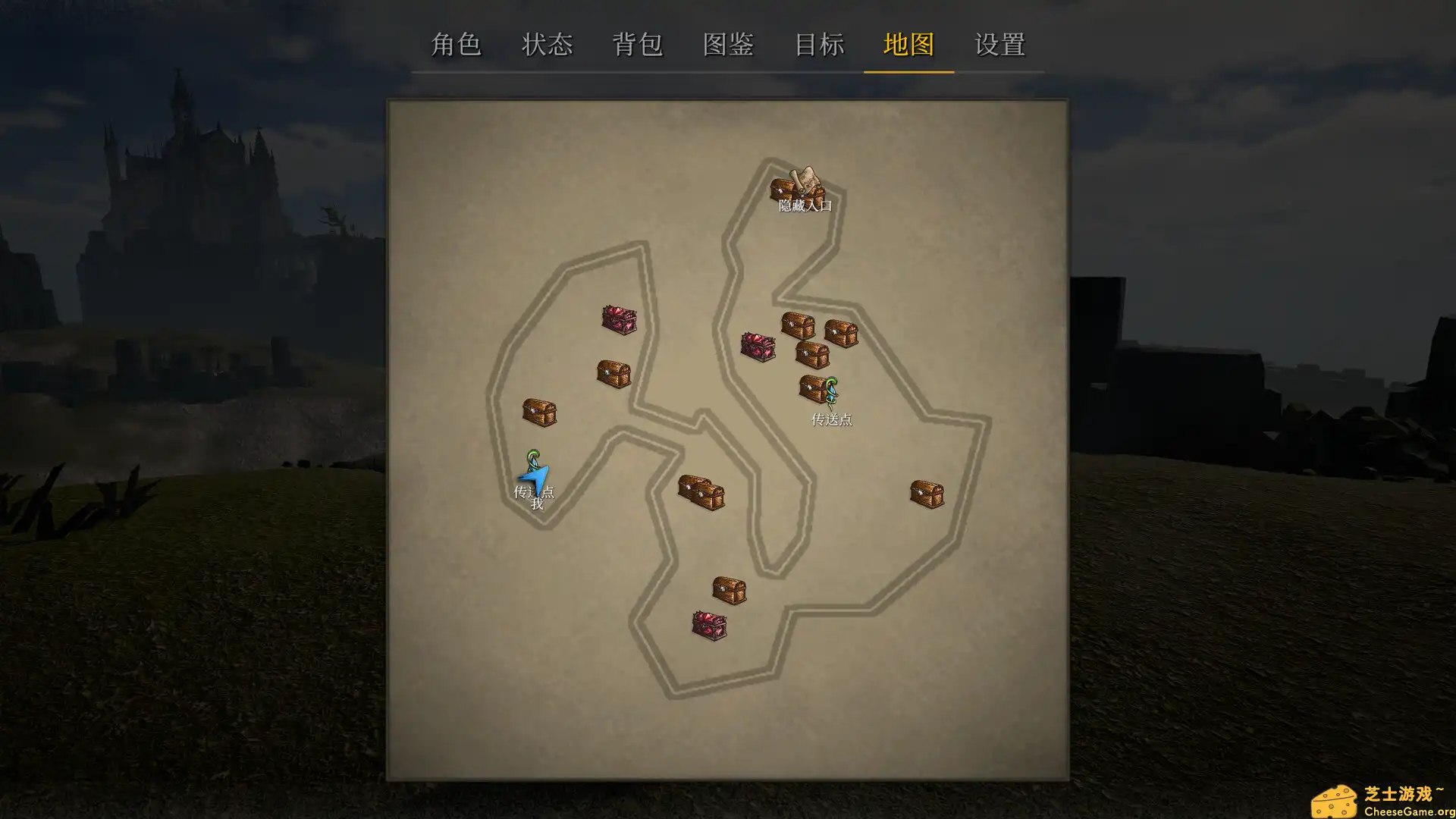1456x819 pixels.
Task: Switch to the 角色 tab
Action: pos(457,45)
